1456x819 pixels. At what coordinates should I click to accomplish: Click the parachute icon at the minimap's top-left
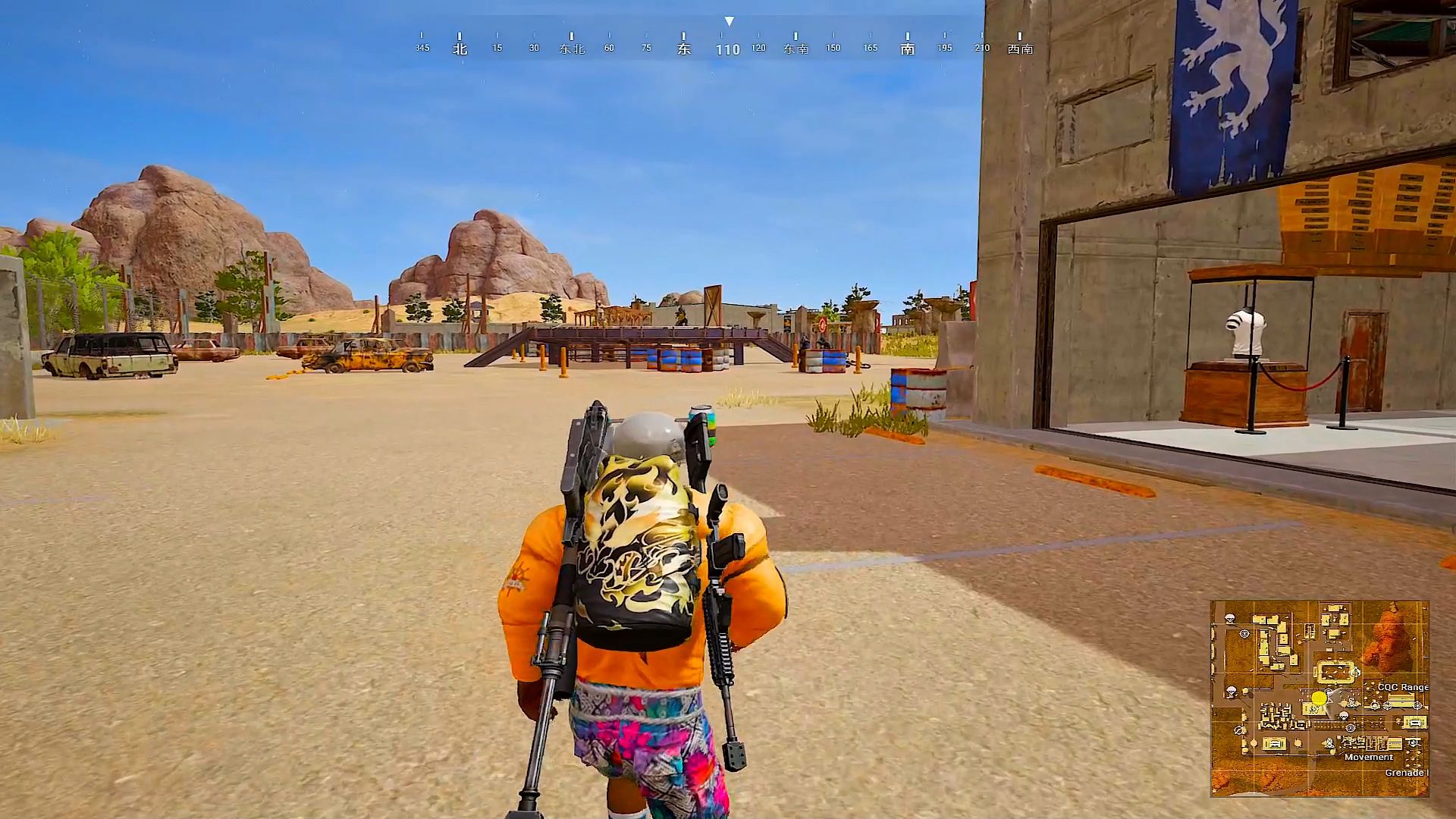coord(1229,617)
